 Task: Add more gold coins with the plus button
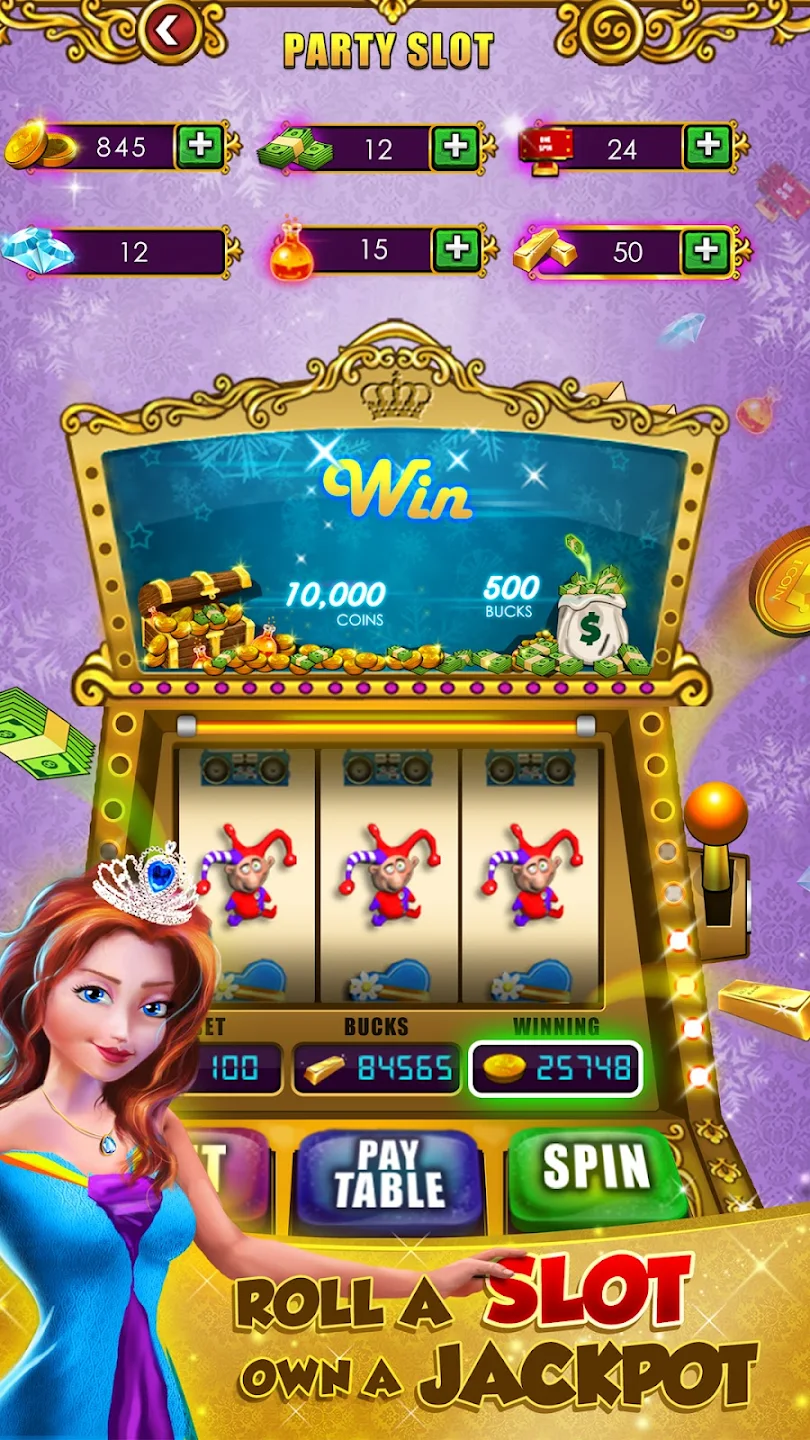coord(200,147)
